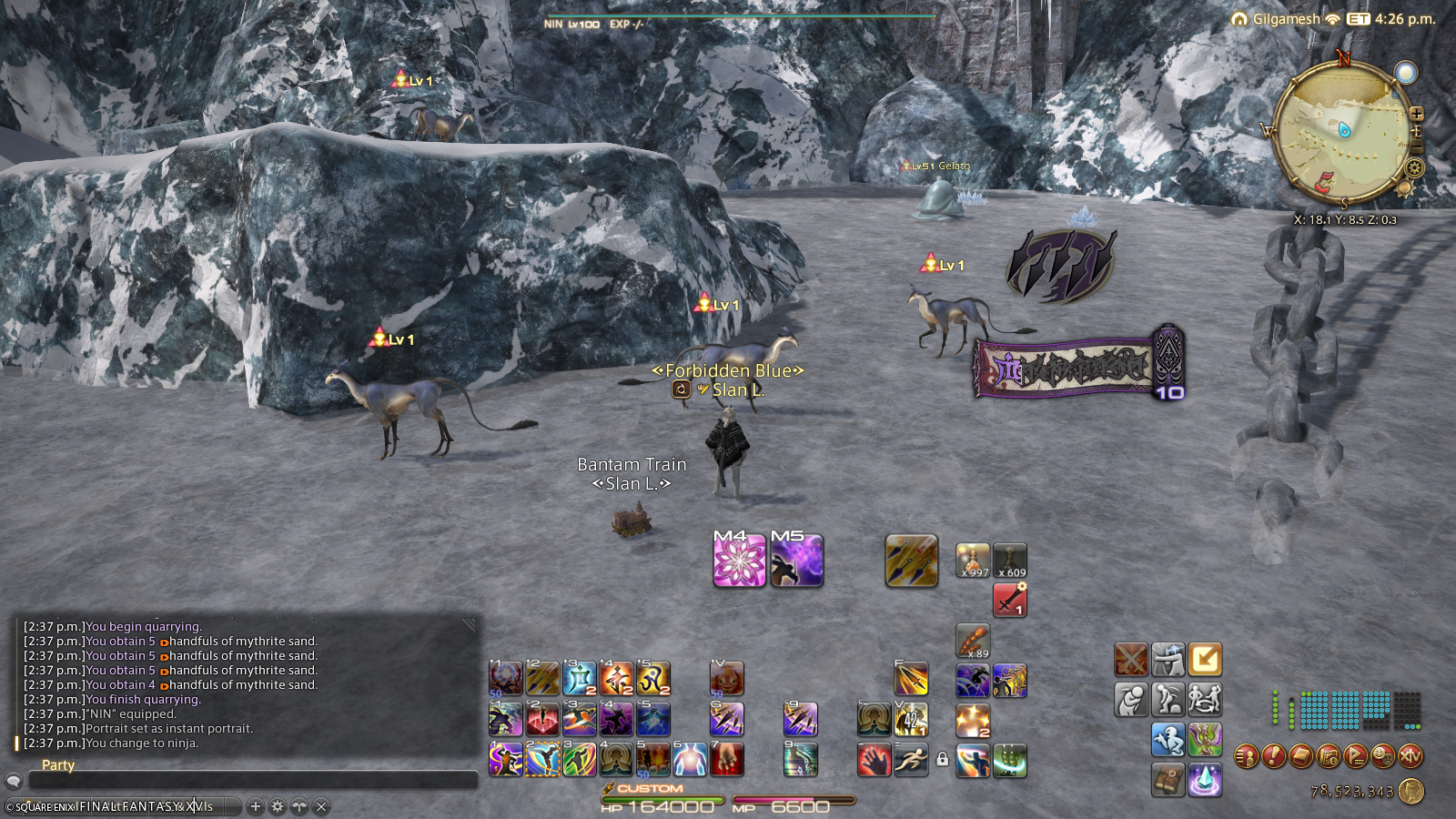1456x819 pixels.
Task: Select the red sword gear set icon
Action: (1010, 601)
